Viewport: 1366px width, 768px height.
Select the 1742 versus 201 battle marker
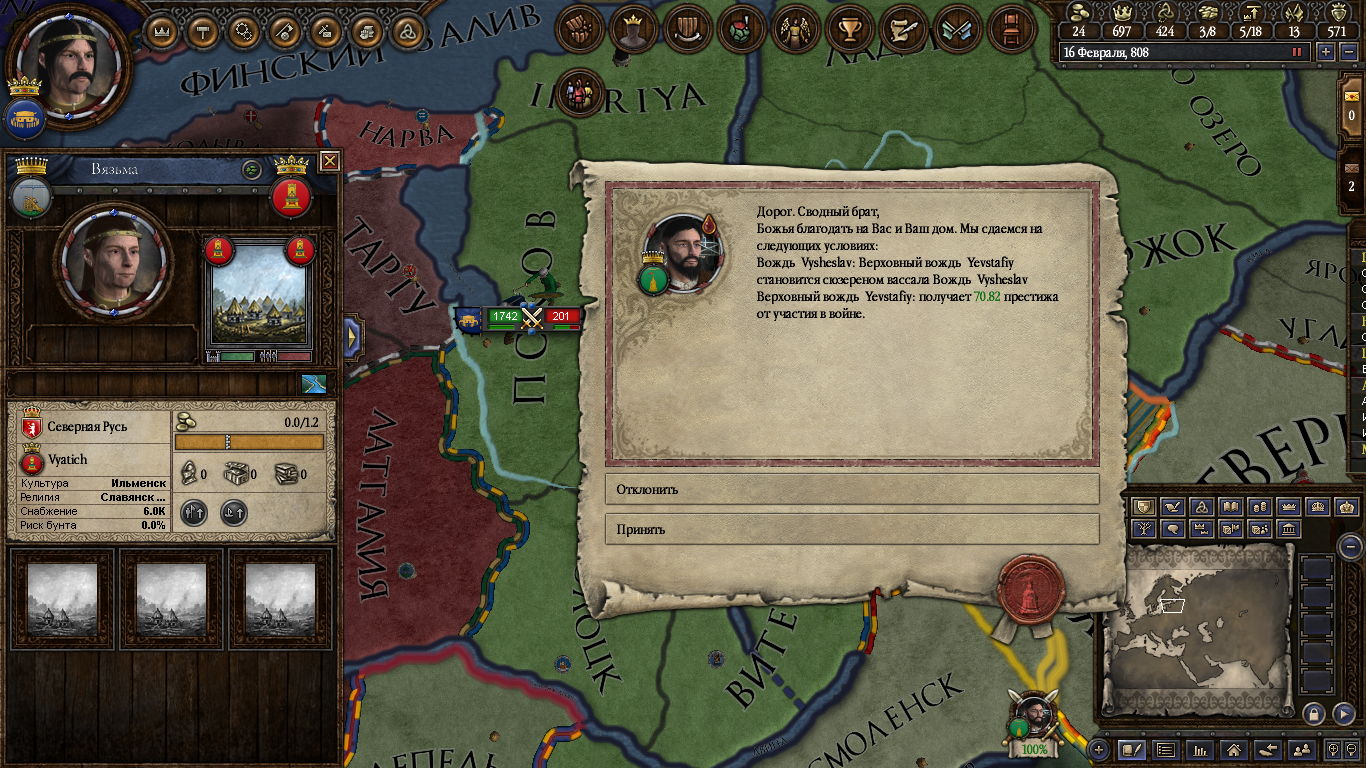coord(531,318)
